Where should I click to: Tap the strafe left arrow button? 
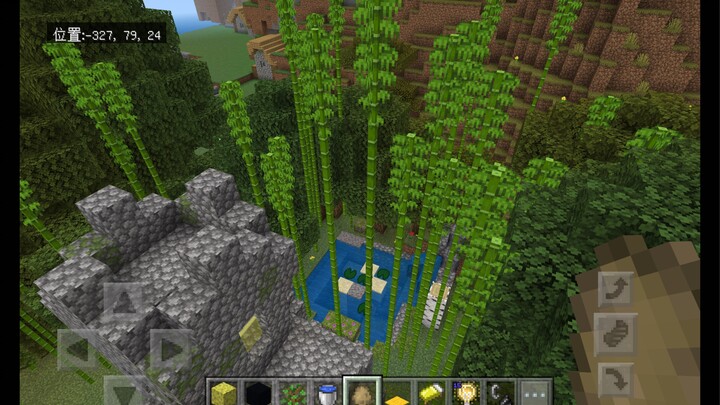click(77, 349)
